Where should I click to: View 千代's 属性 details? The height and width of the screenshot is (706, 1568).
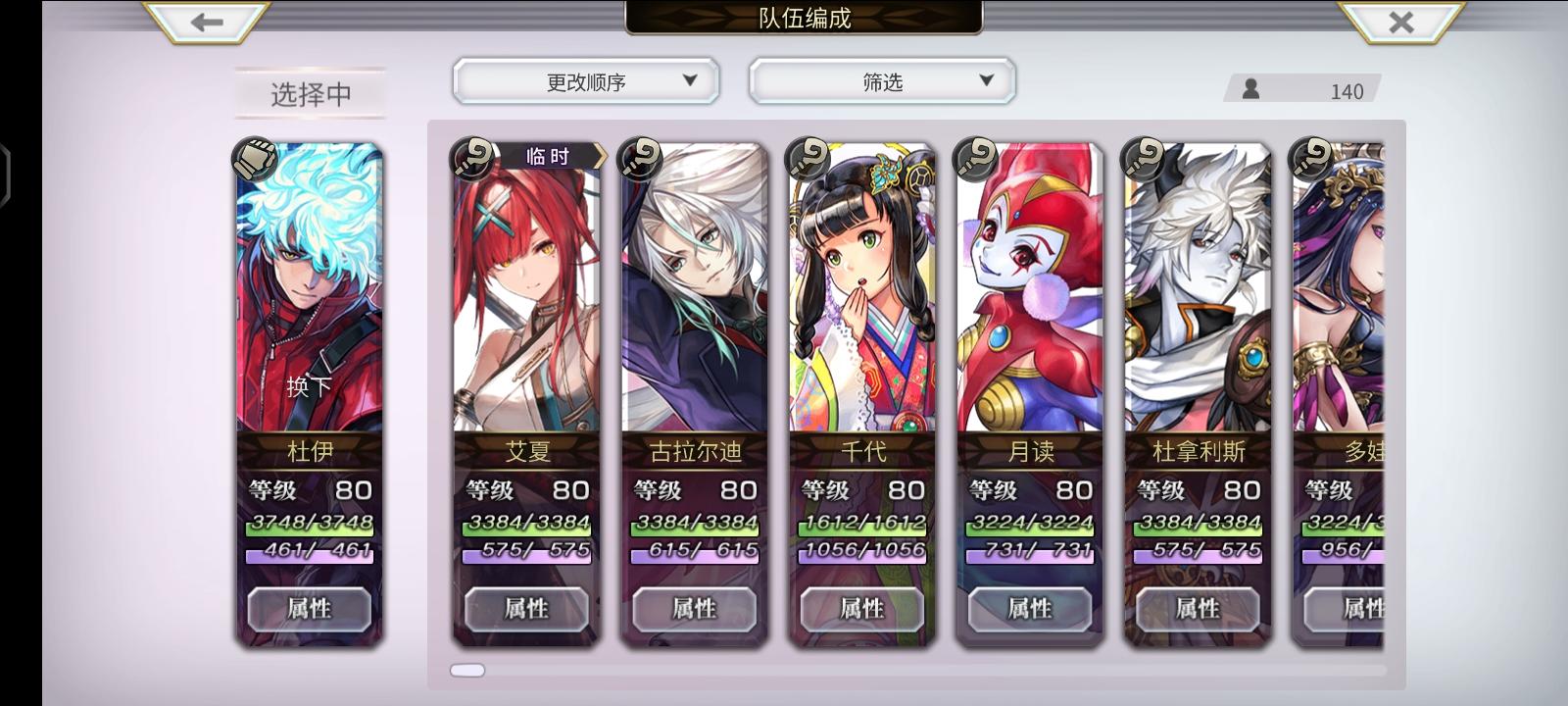tap(862, 607)
